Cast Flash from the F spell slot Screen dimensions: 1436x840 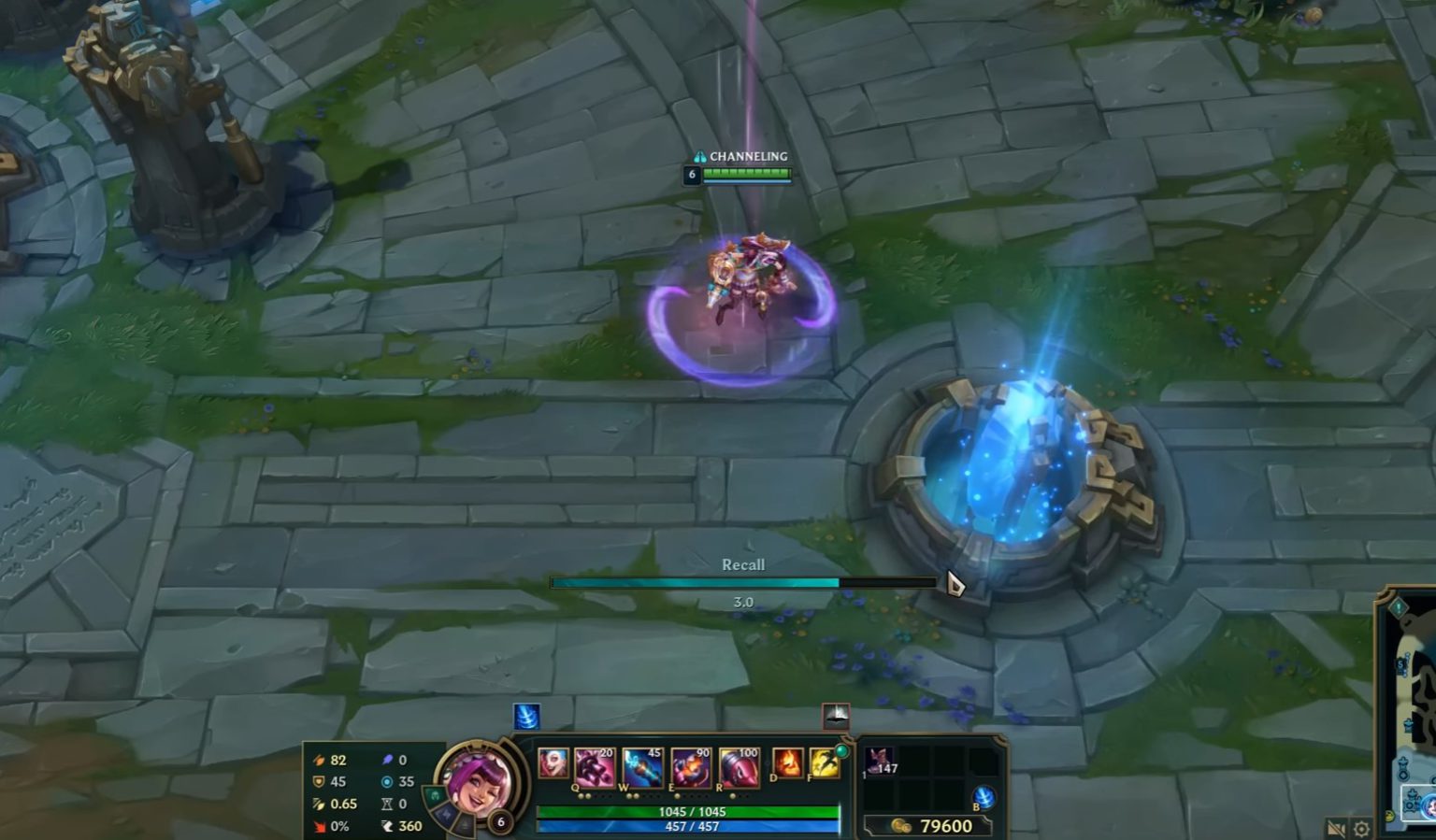(x=824, y=763)
